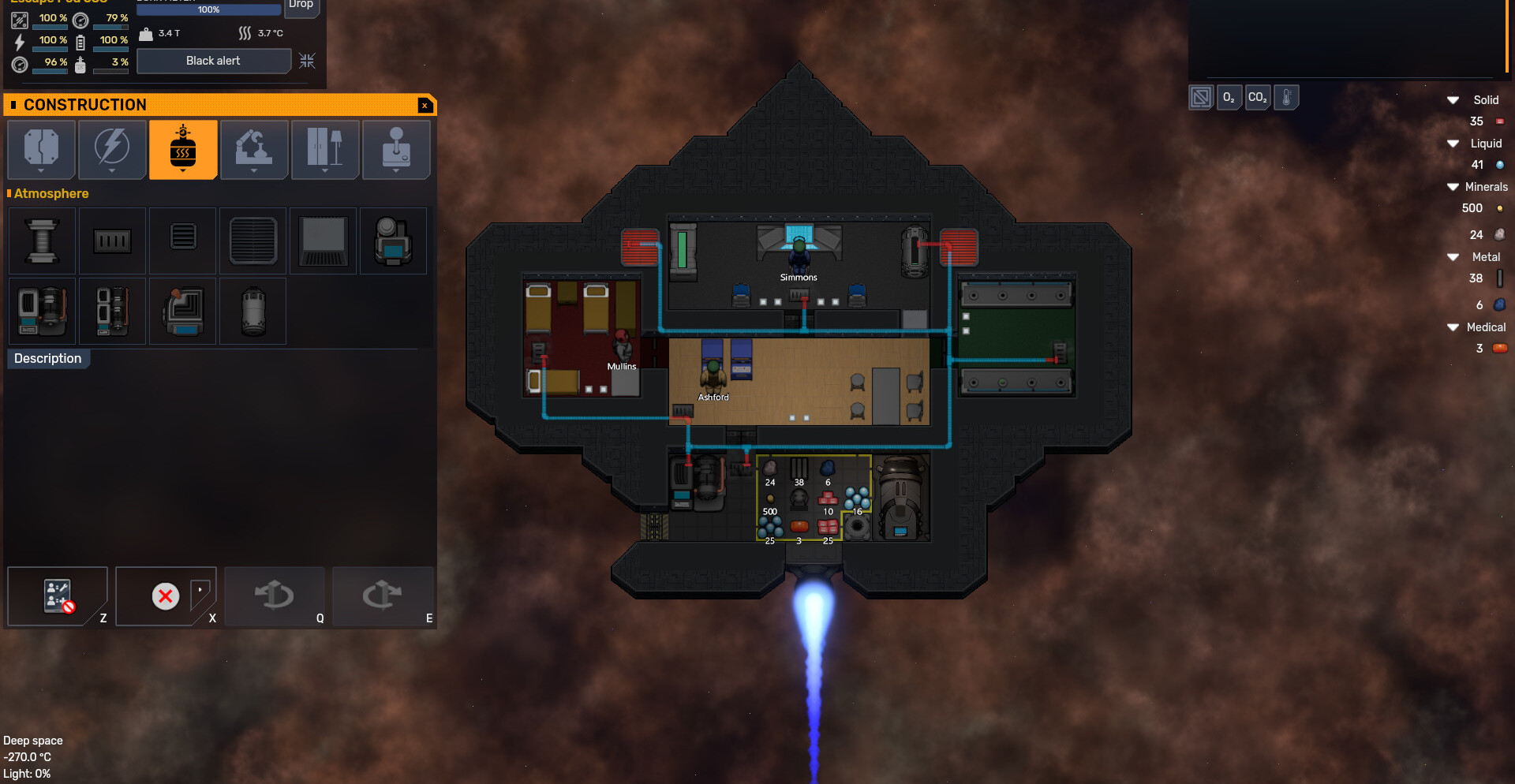This screenshot has width=1515, height=784.
Task: Click the Black alert button
Action: point(213,61)
